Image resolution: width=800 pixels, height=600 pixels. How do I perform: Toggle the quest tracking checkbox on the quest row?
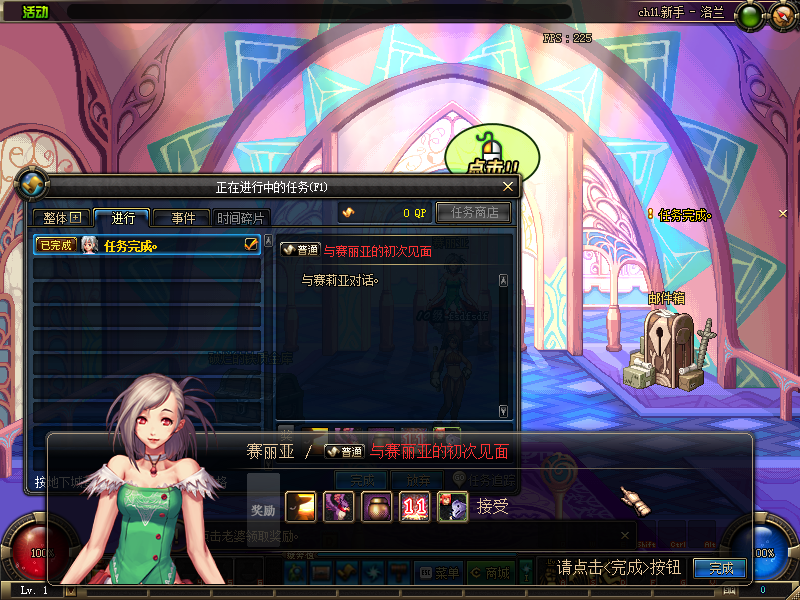(x=252, y=244)
